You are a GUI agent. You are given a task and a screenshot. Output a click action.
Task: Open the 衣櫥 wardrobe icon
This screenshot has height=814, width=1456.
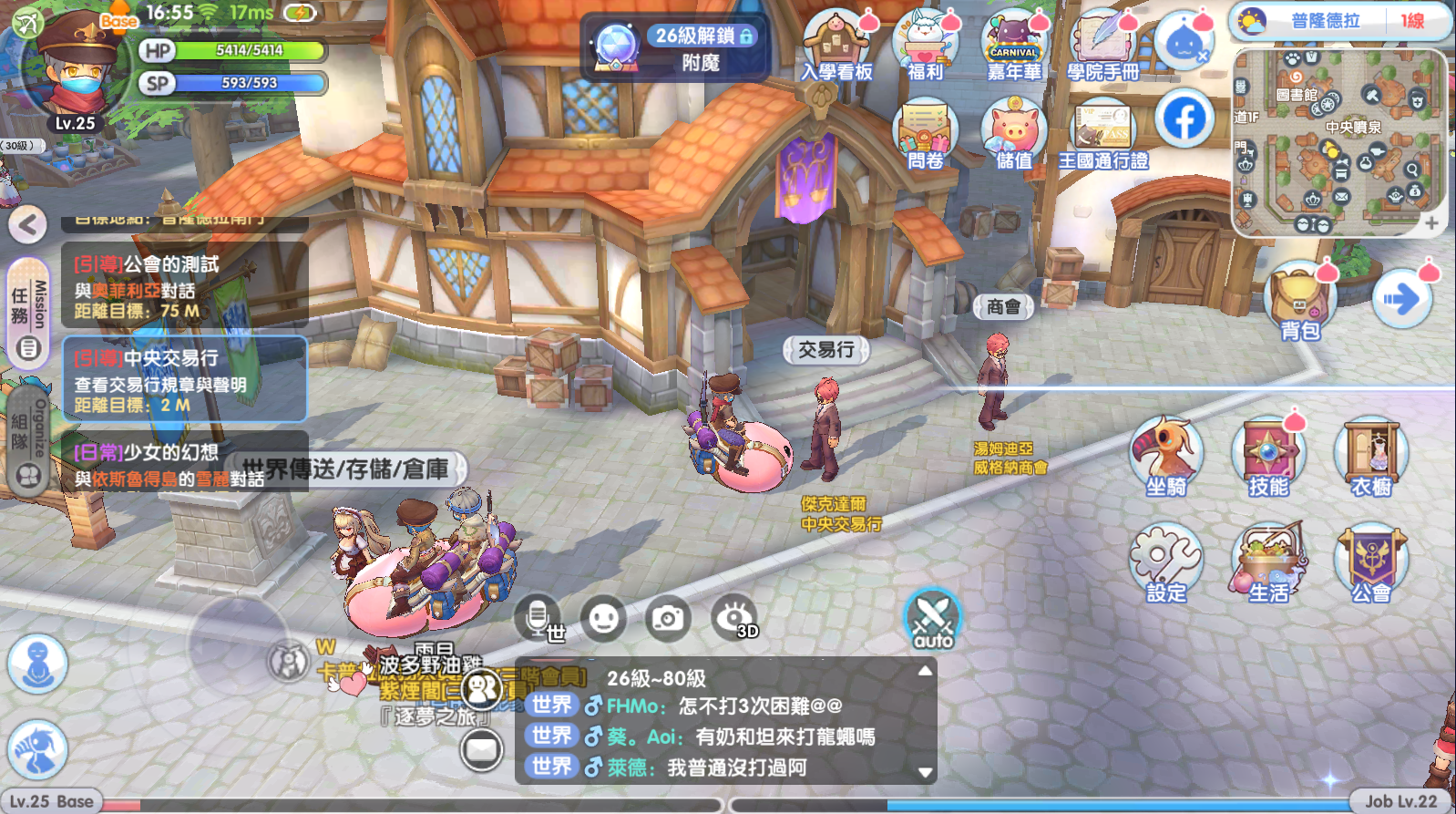[x=1371, y=454]
